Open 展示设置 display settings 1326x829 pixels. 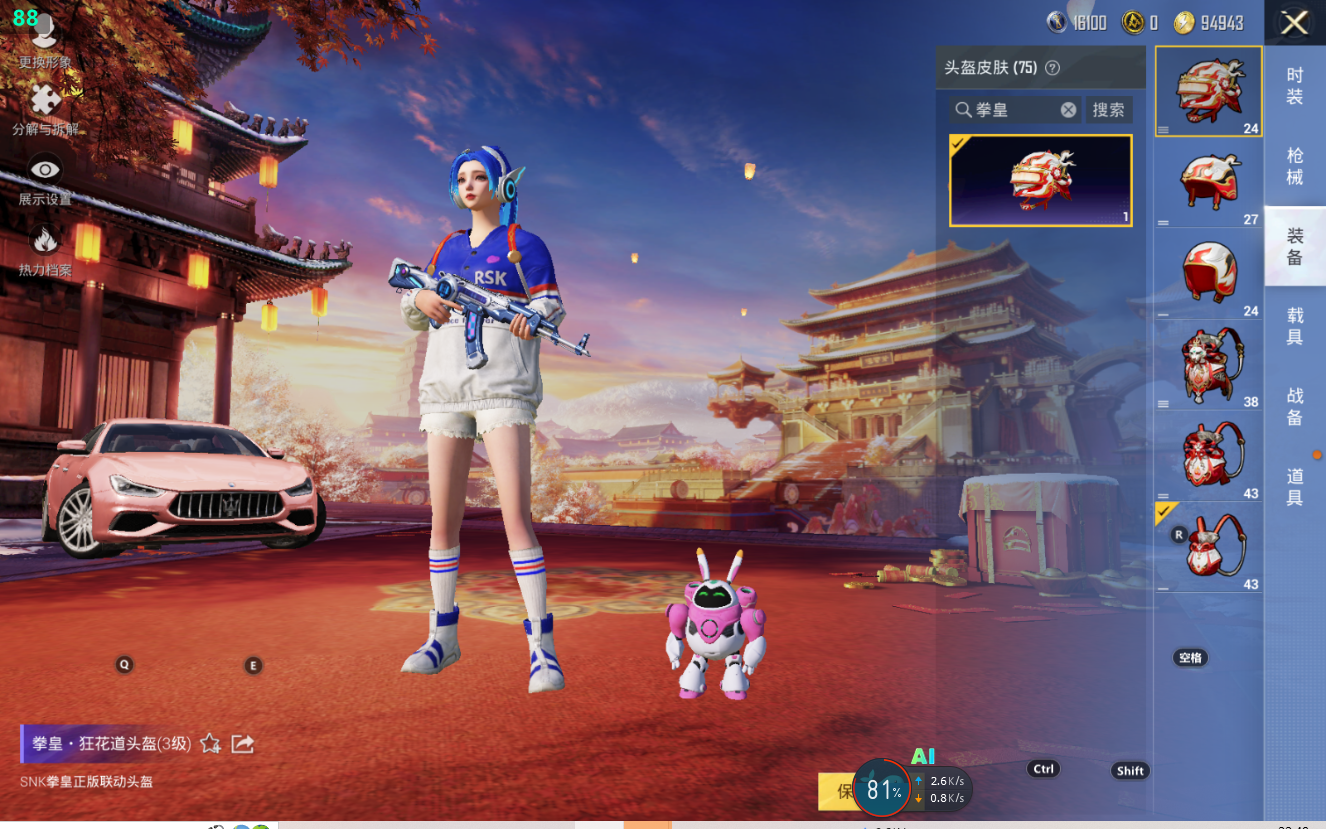(x=45, y=177)
